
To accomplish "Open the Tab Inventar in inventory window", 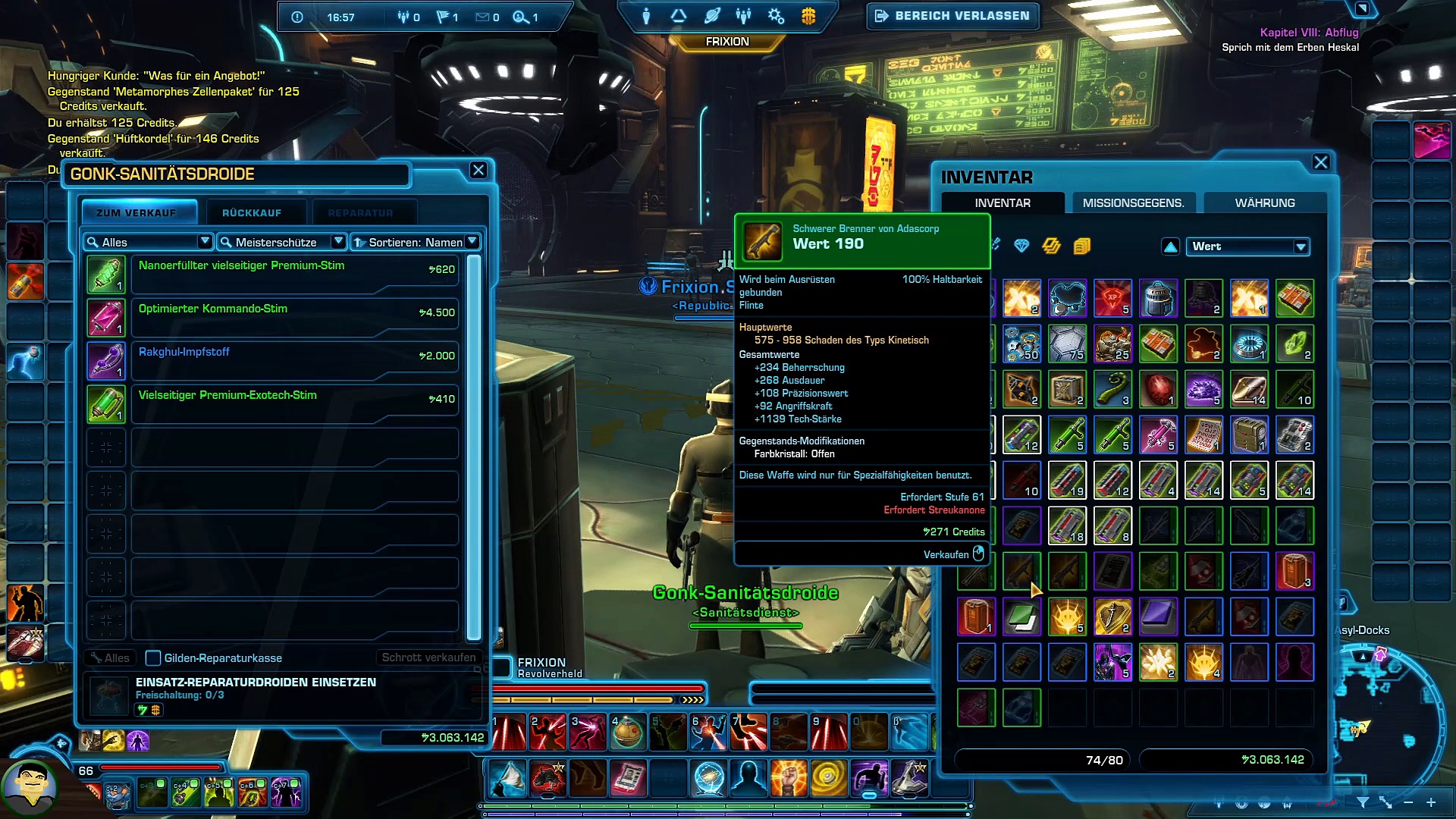I will [x=1003, y=203].
